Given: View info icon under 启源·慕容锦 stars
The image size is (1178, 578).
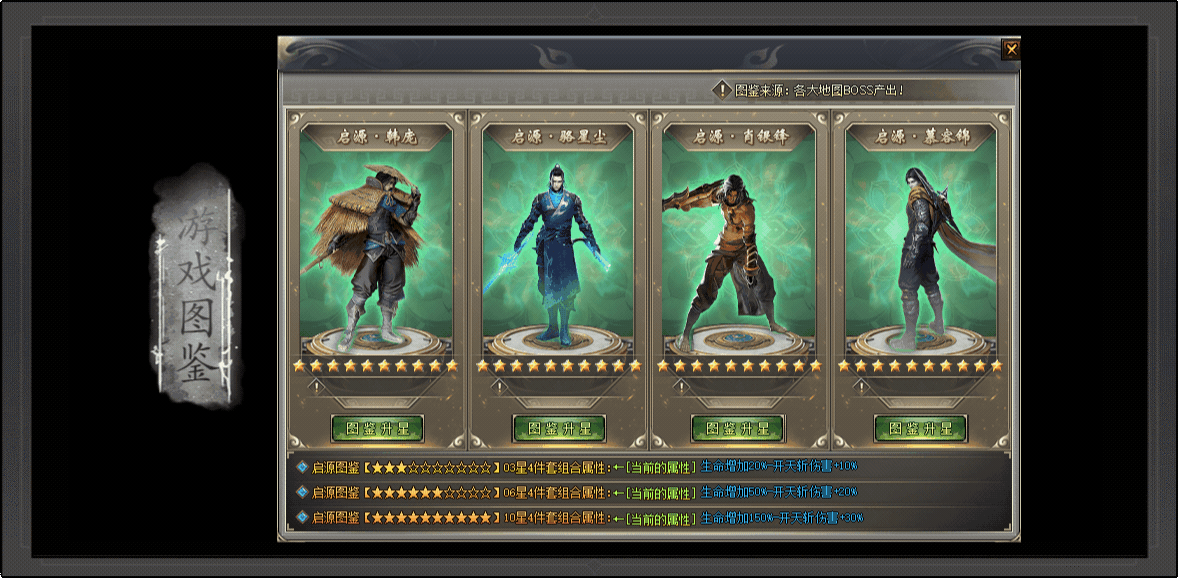Looking at the screenshot, I should [x=861, y=387].
